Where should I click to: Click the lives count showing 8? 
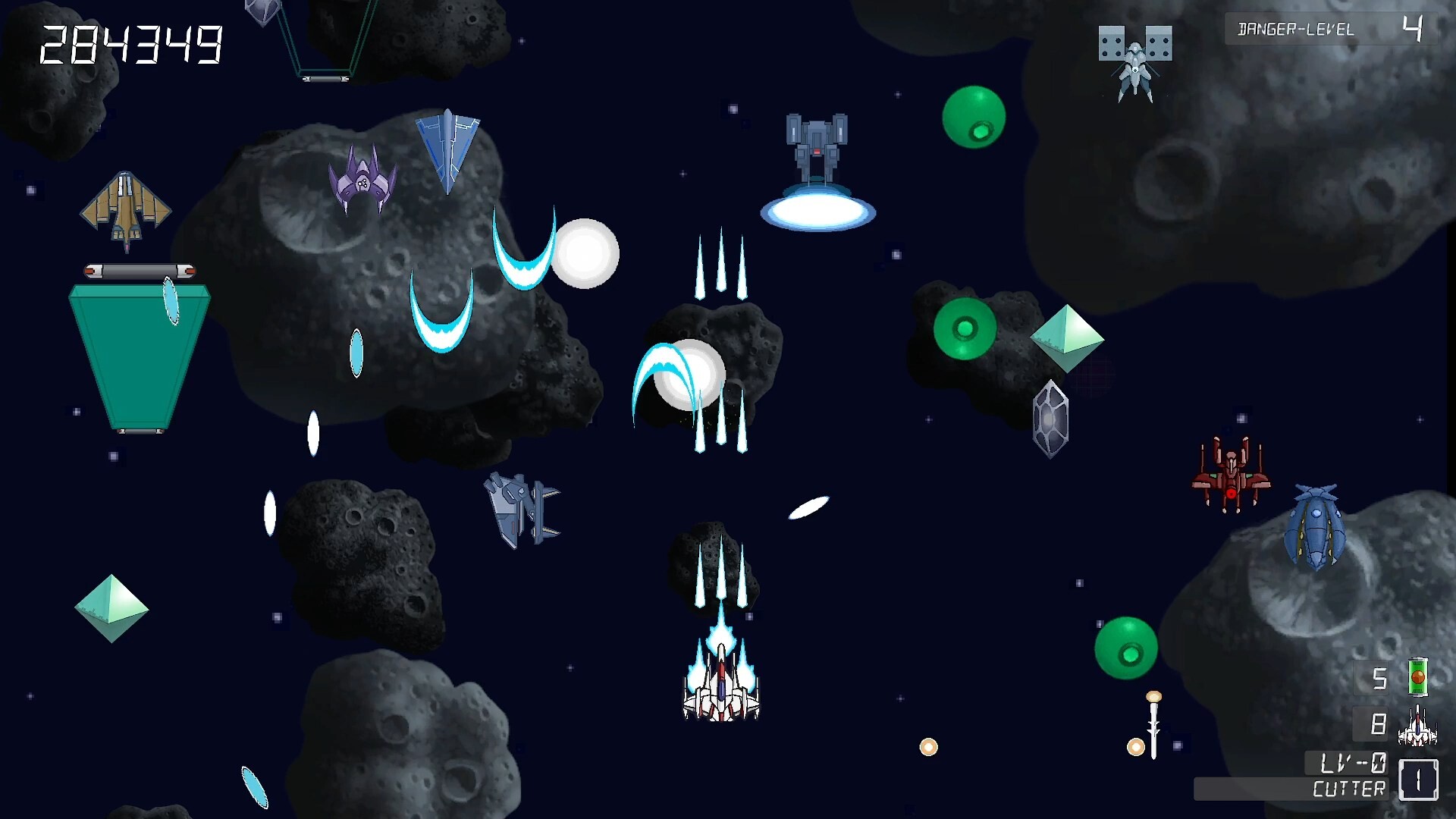(x=1377, y=724)
